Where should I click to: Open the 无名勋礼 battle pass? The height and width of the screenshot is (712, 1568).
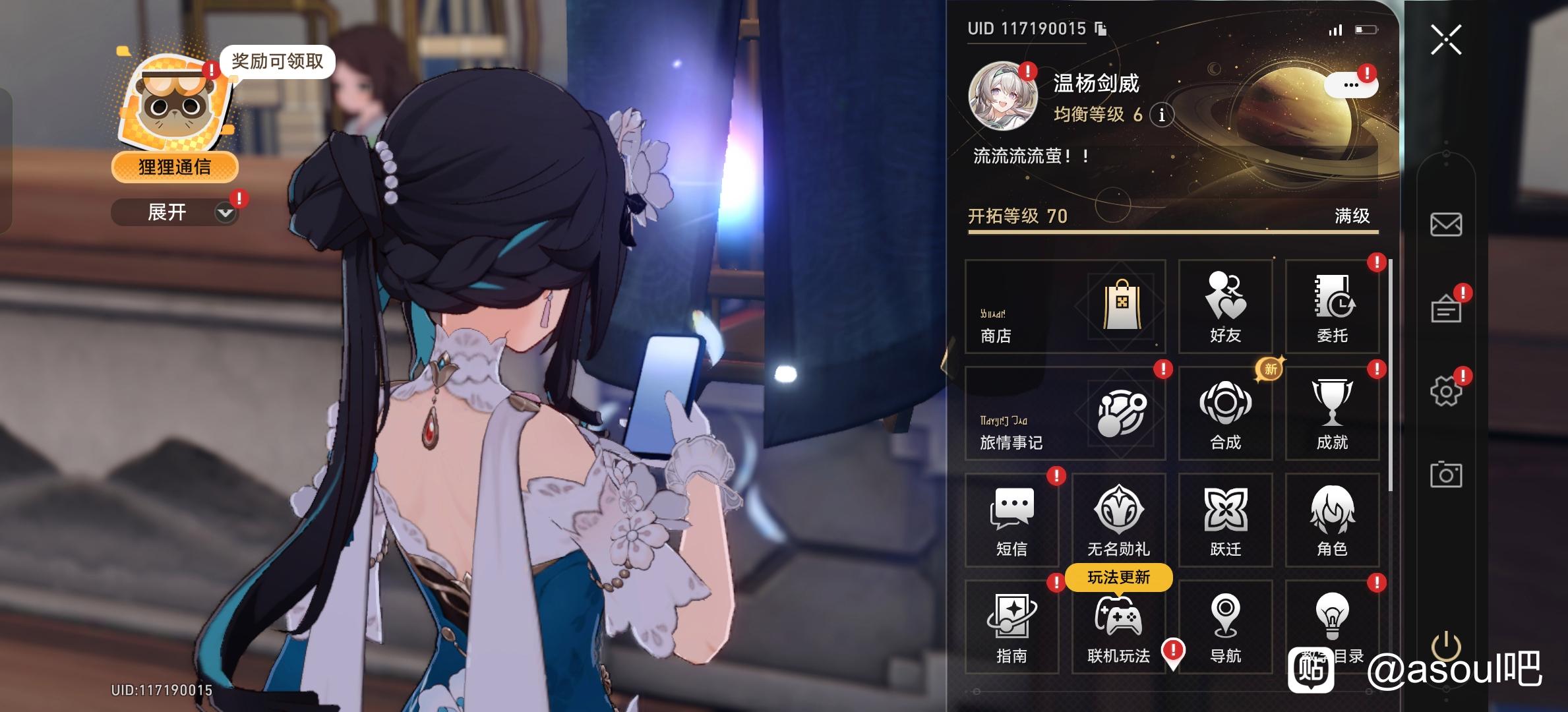pos(1118,520)
